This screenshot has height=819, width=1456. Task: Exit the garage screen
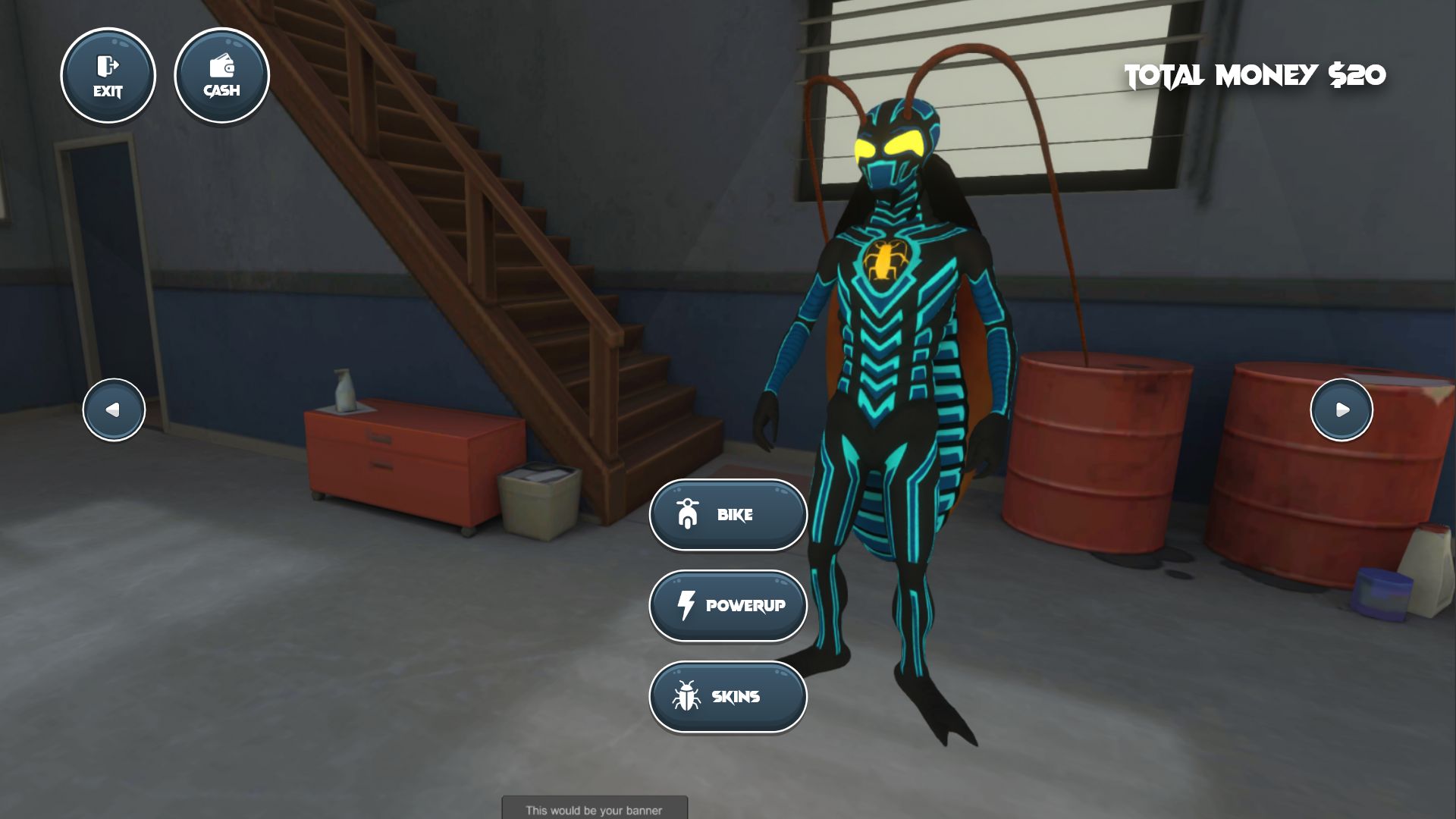pos(108,76)
